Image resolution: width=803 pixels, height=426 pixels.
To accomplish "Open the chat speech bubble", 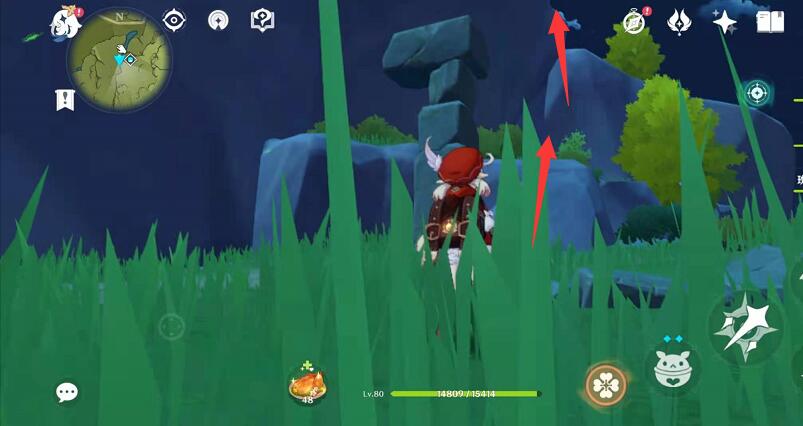I will pyautogui.click(x=67, y=393).
